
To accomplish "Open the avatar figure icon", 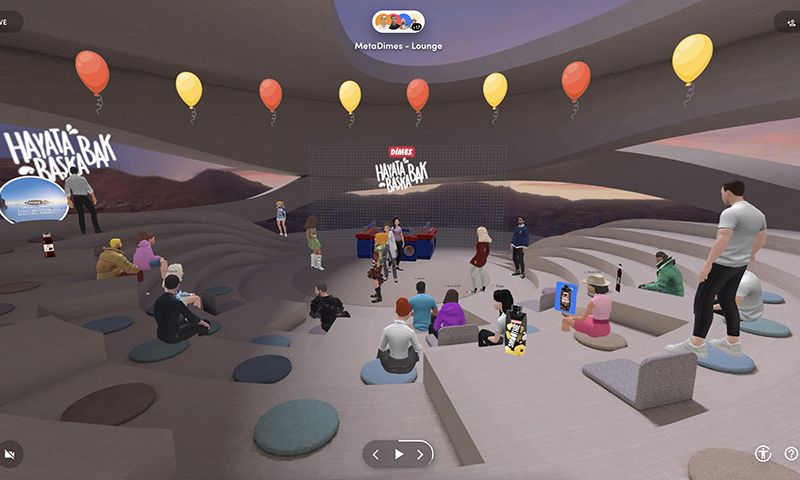I will pos(764,454).
